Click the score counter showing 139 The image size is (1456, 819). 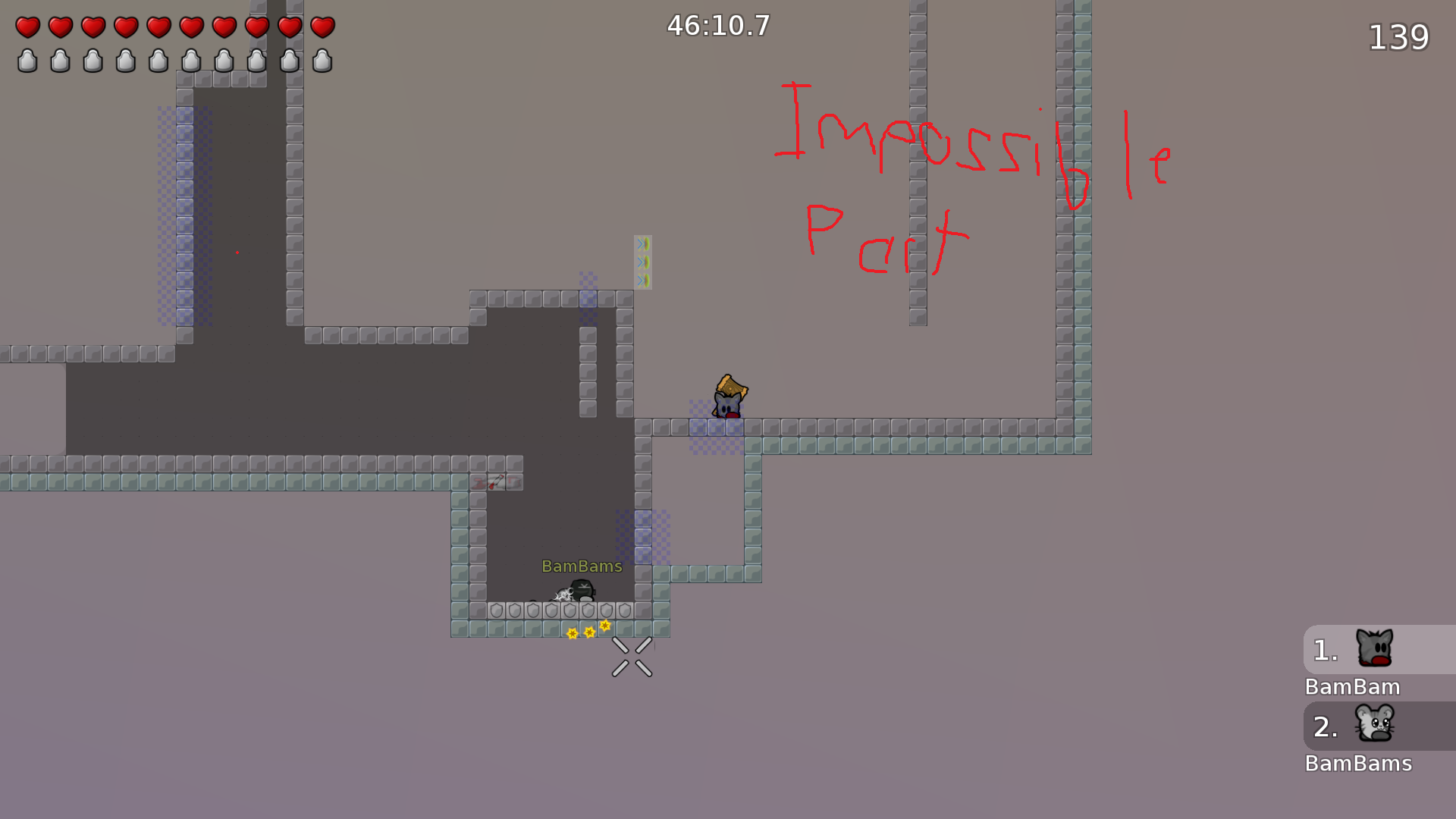[1399, 36]
